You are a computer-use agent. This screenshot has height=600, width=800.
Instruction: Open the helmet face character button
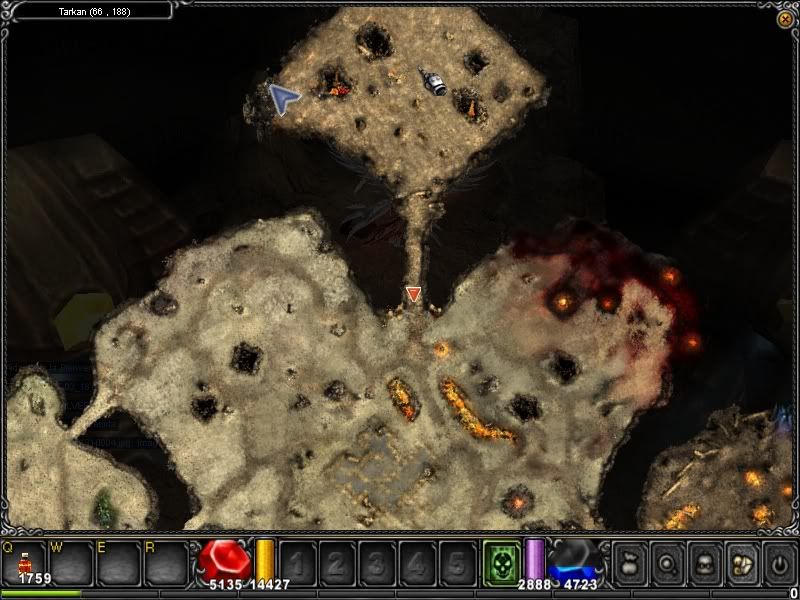(704, 564)
